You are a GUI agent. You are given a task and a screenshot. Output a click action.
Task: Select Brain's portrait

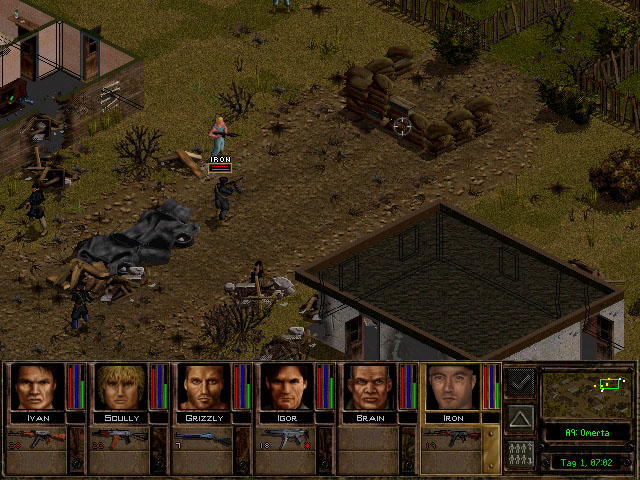pos(370,387)
